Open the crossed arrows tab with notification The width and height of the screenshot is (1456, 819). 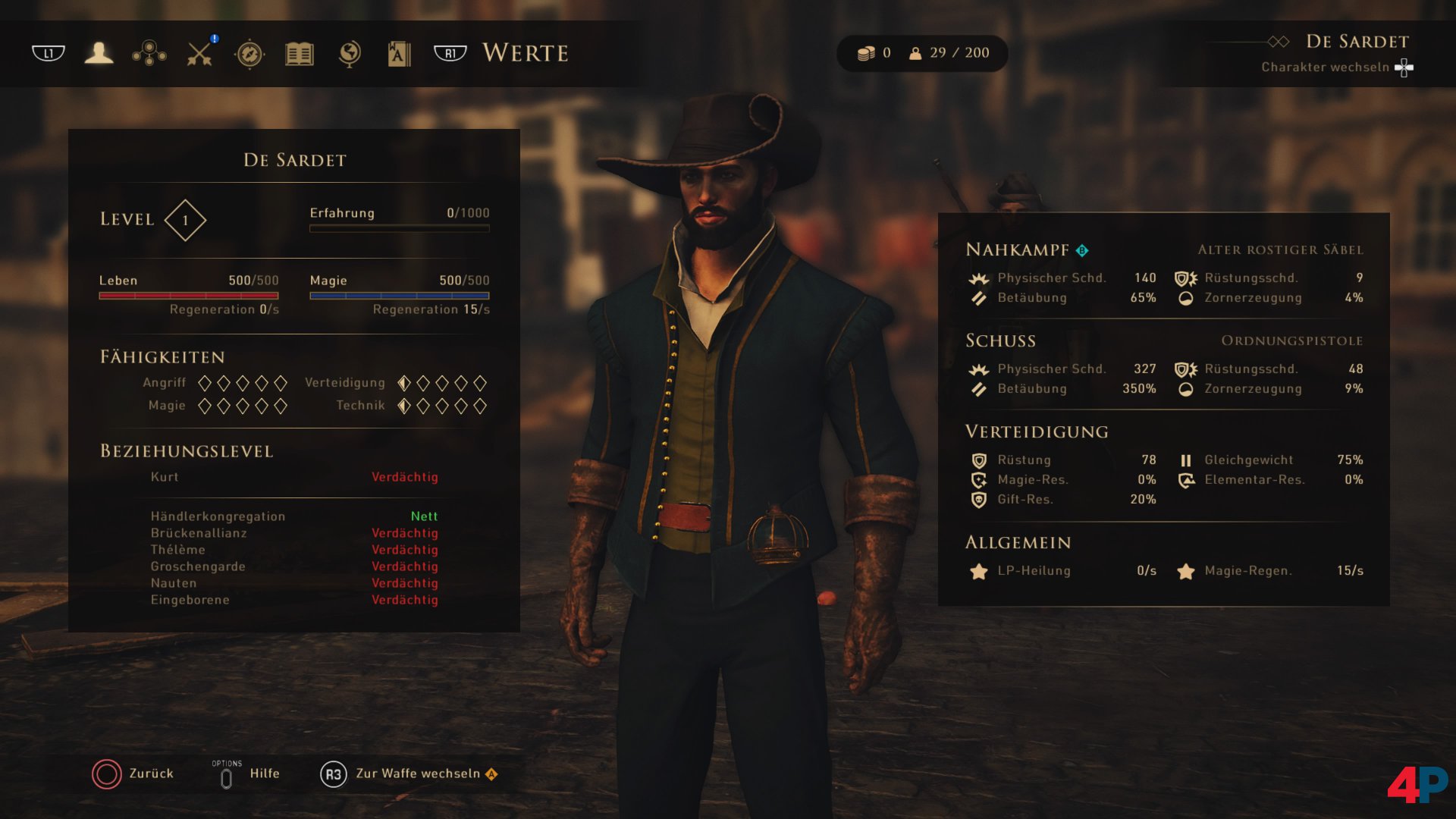coord(200,53)
